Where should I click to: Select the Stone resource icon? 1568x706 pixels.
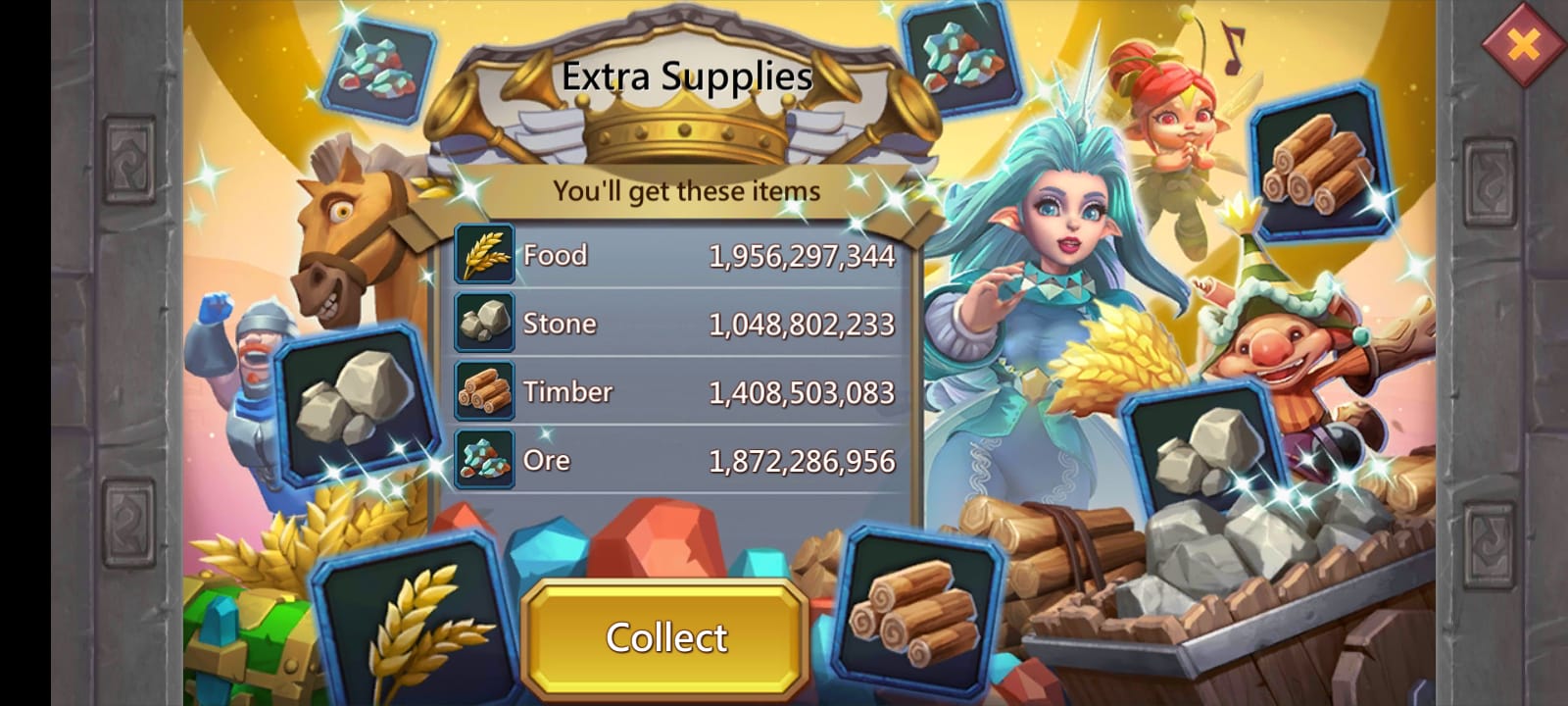click(x=484, y=323)
